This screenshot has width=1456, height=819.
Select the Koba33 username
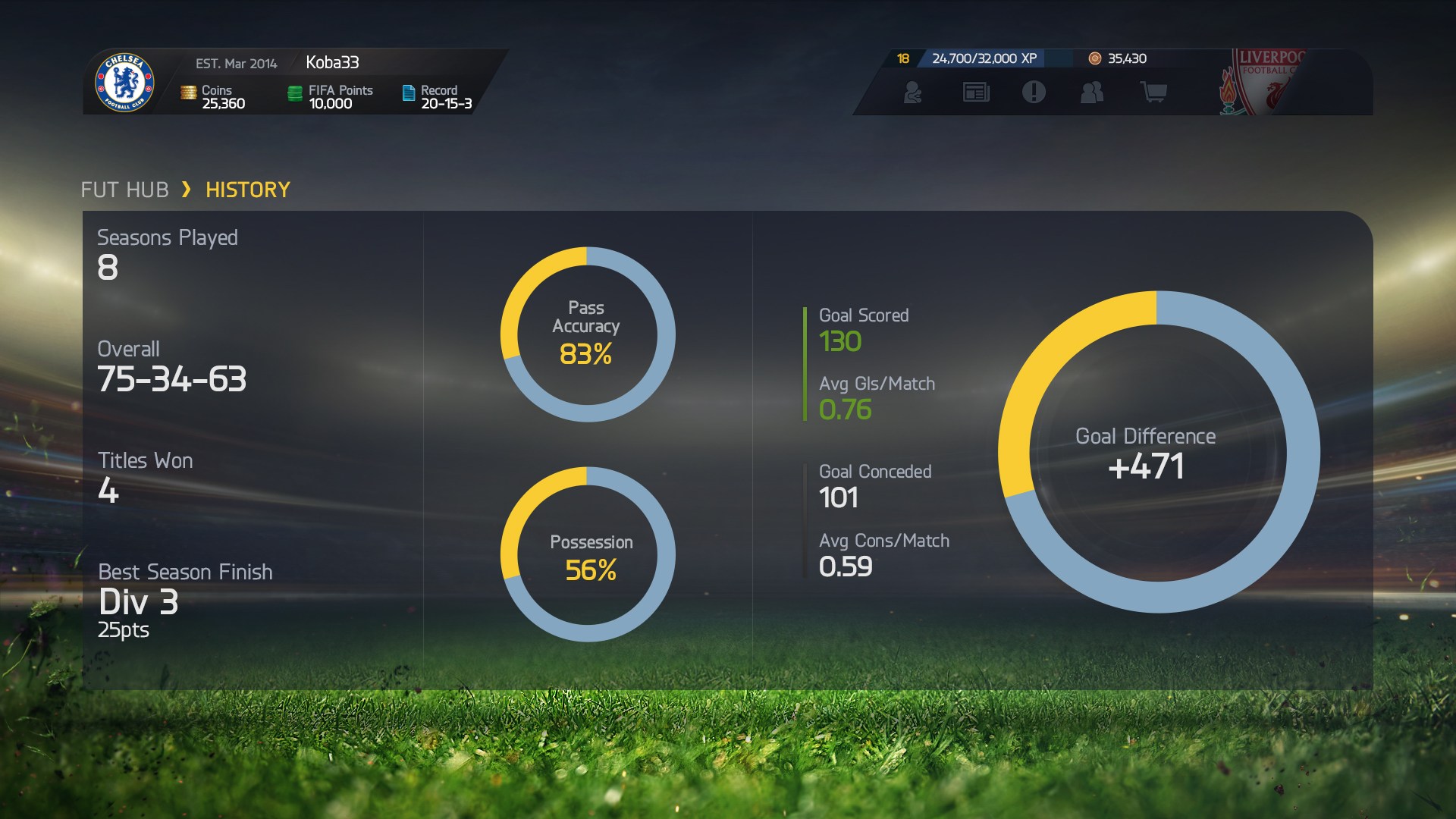332,64
